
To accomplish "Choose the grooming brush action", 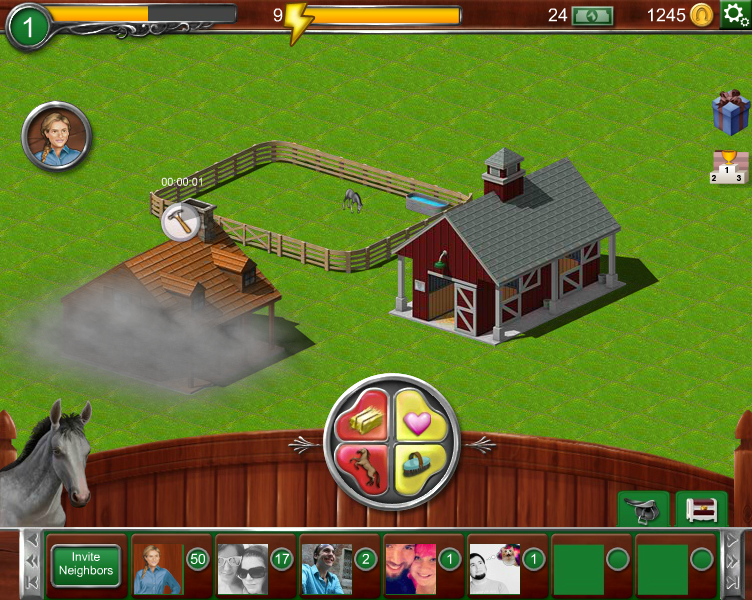I will click(418, 467).
